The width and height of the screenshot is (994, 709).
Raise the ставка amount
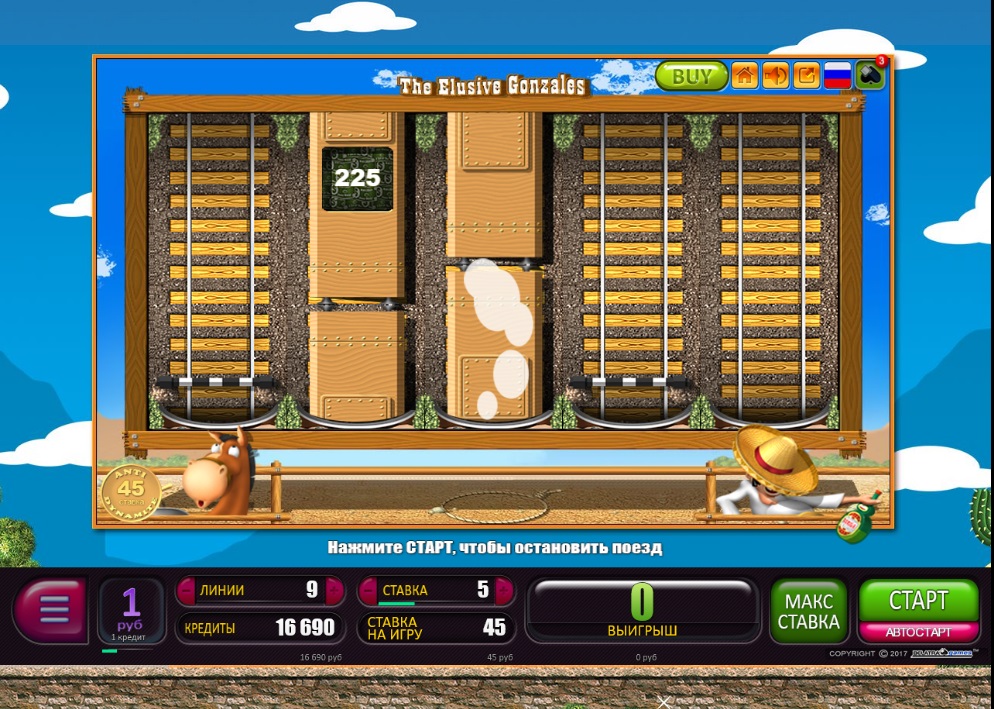pos(503,590)
